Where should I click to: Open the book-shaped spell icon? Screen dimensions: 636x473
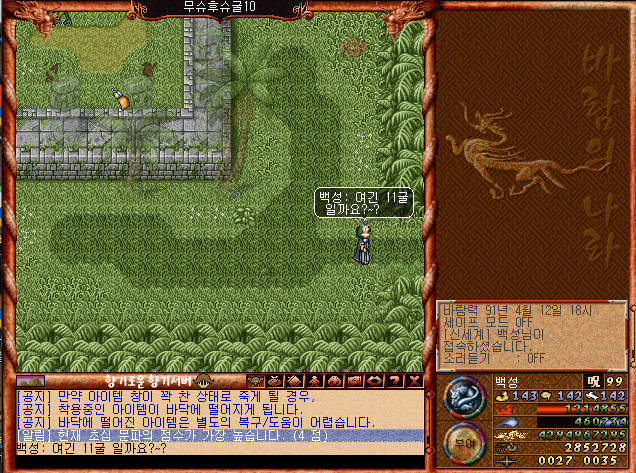[x=294, y=380]
